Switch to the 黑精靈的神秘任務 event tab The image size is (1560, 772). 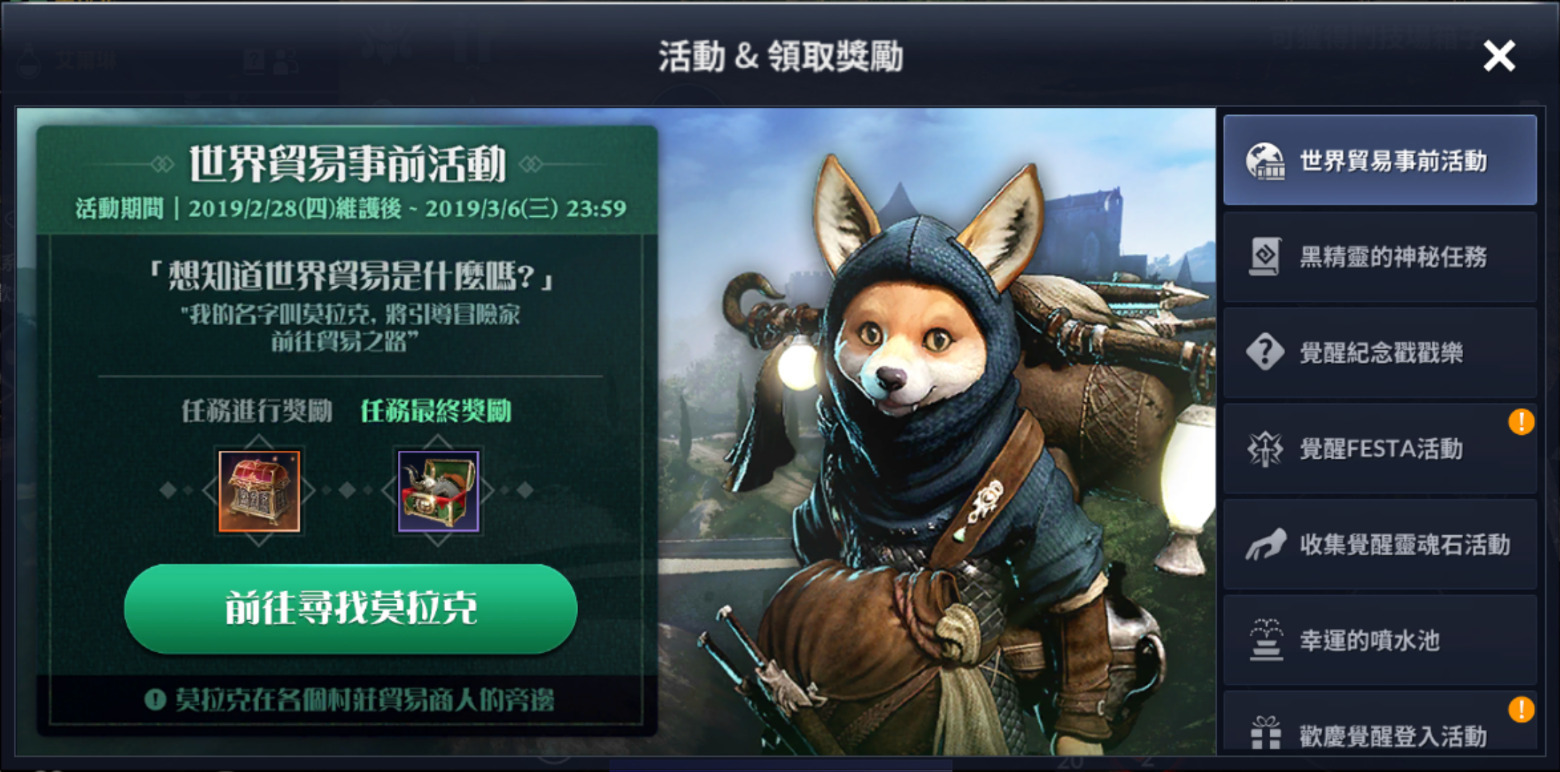[1380, 256]
